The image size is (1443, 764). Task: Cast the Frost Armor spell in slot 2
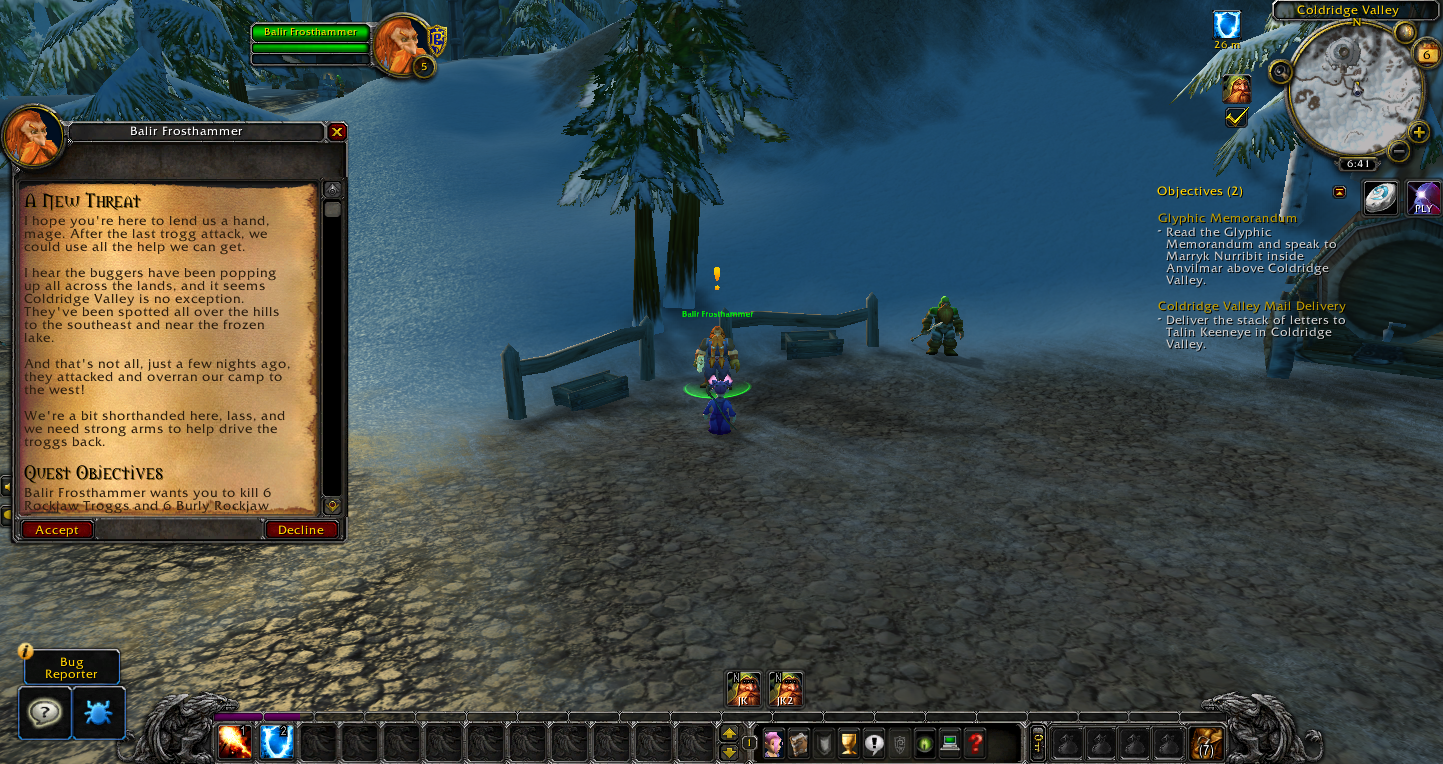pos(277,742)
